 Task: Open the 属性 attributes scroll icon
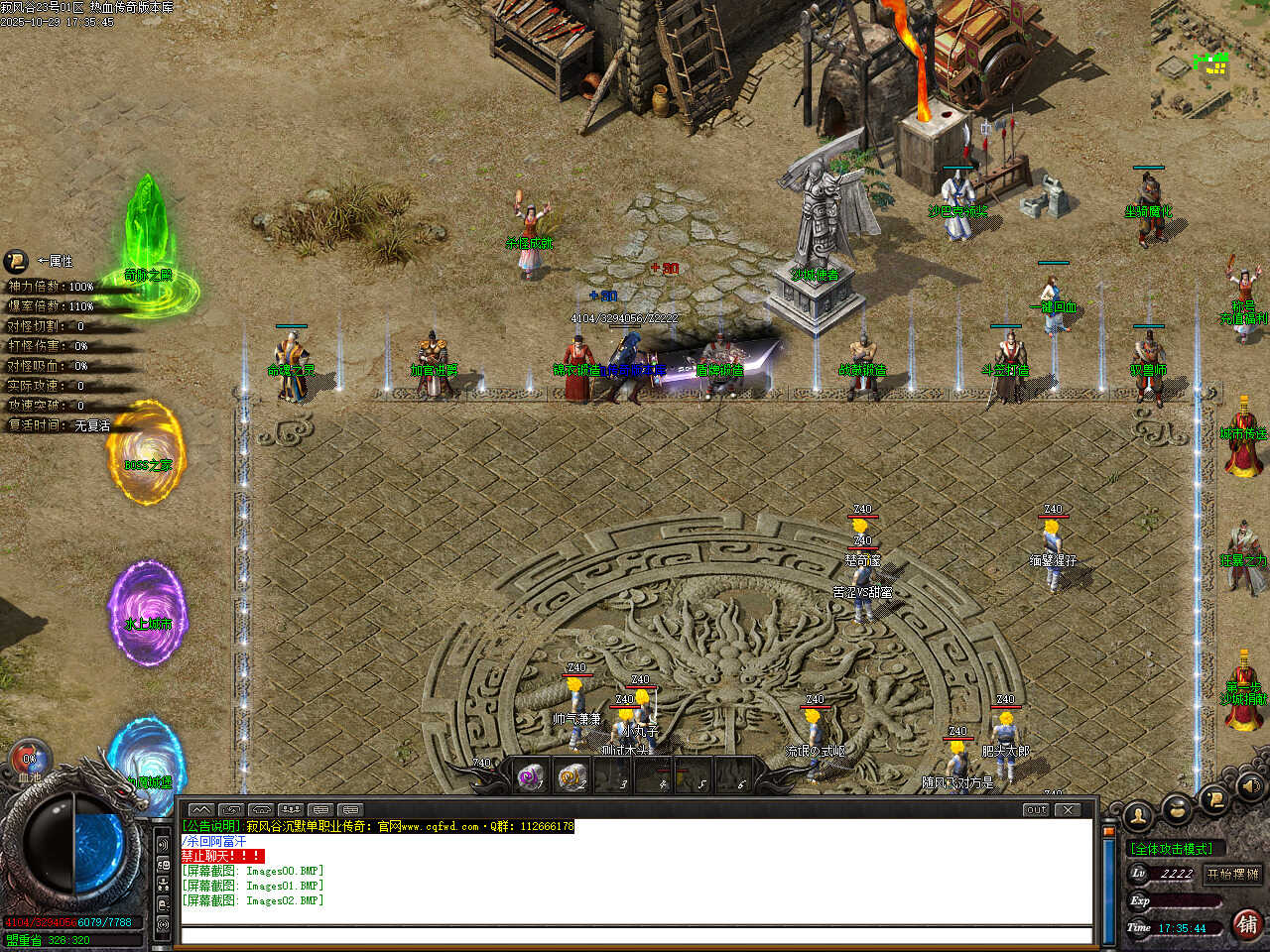(x=16, y=261)
